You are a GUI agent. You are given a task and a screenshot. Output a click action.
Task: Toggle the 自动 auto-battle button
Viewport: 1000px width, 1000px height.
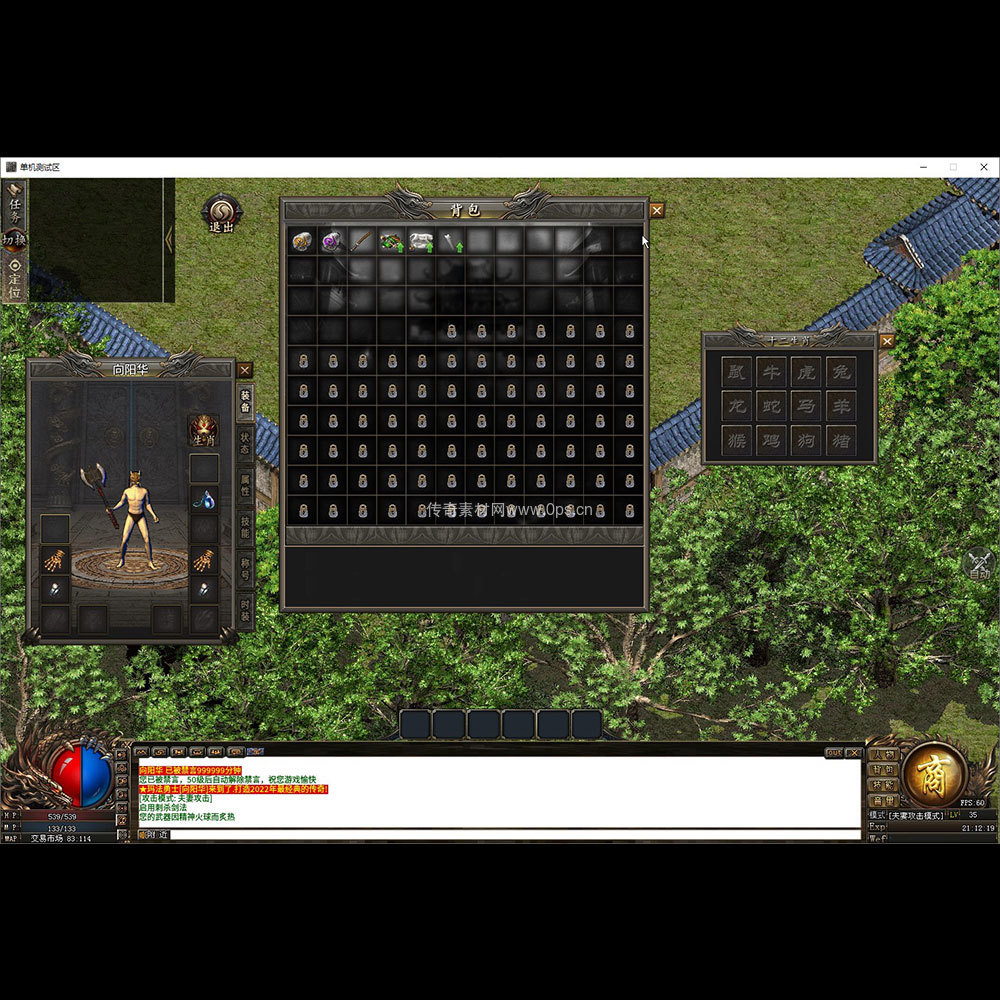980,566
